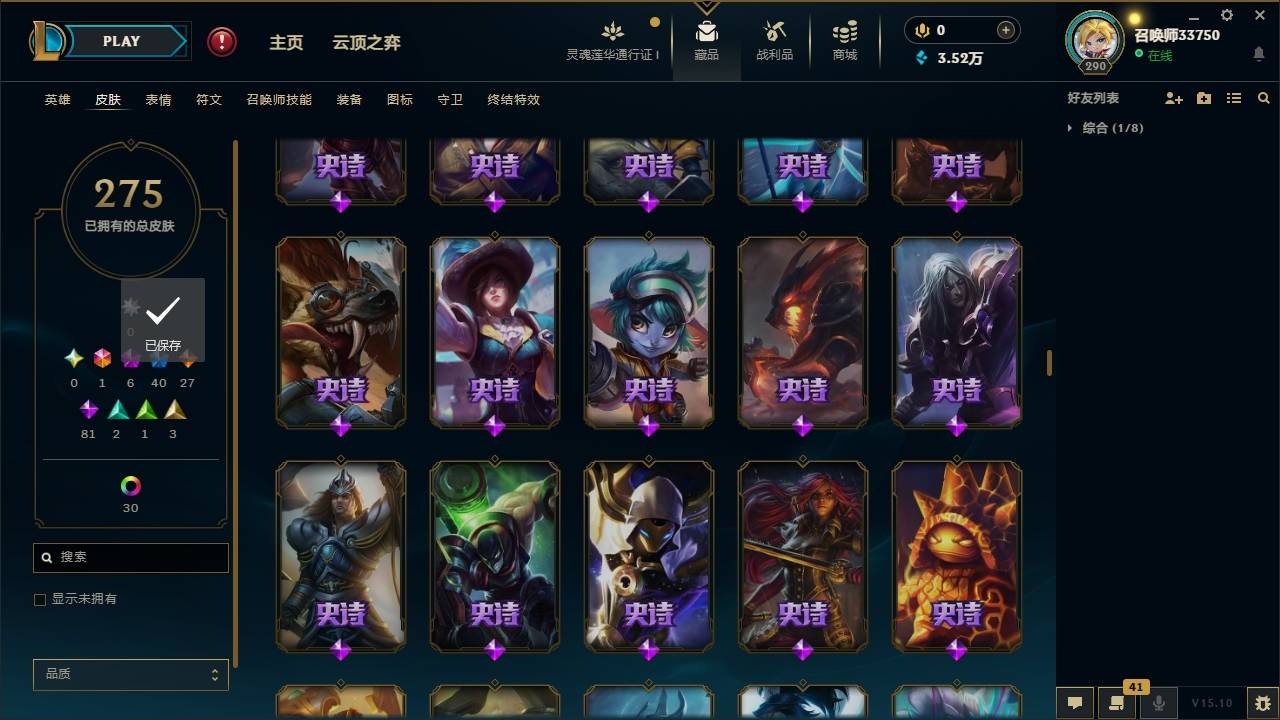
Task: Click the red alert notification icon
Action: click(x=219, y=41)
